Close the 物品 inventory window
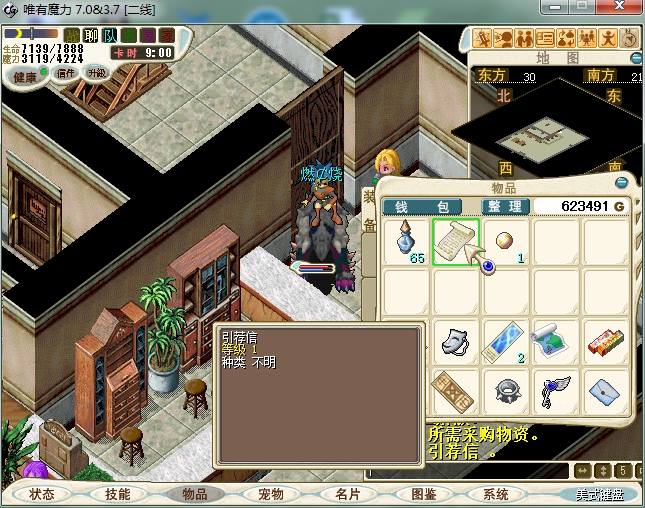Image resolution: width=645 pixels, height=508 pixels. (622, 183)
